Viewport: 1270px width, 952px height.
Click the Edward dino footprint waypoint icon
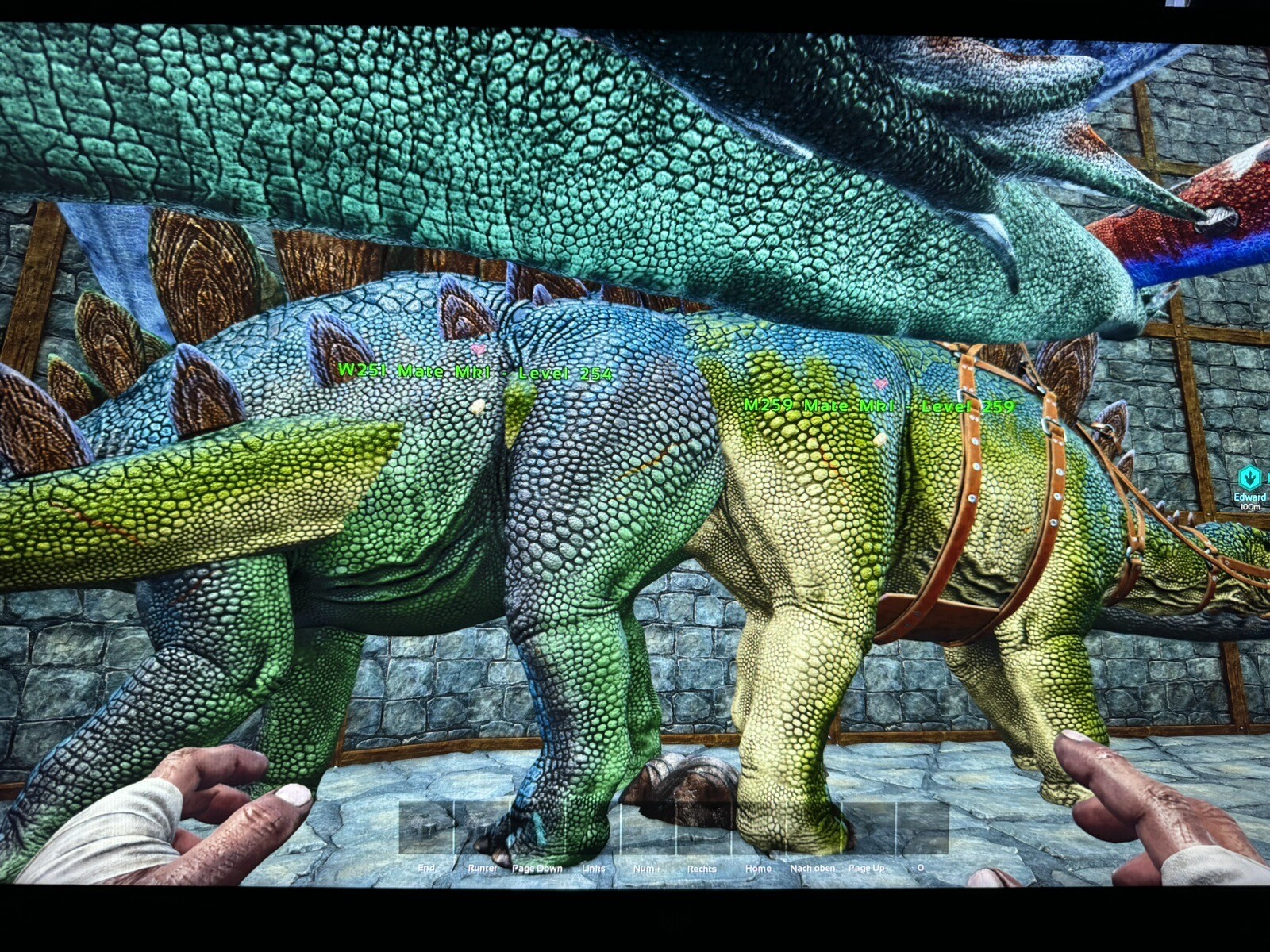pyautogui.click(x=1249, y=478)
